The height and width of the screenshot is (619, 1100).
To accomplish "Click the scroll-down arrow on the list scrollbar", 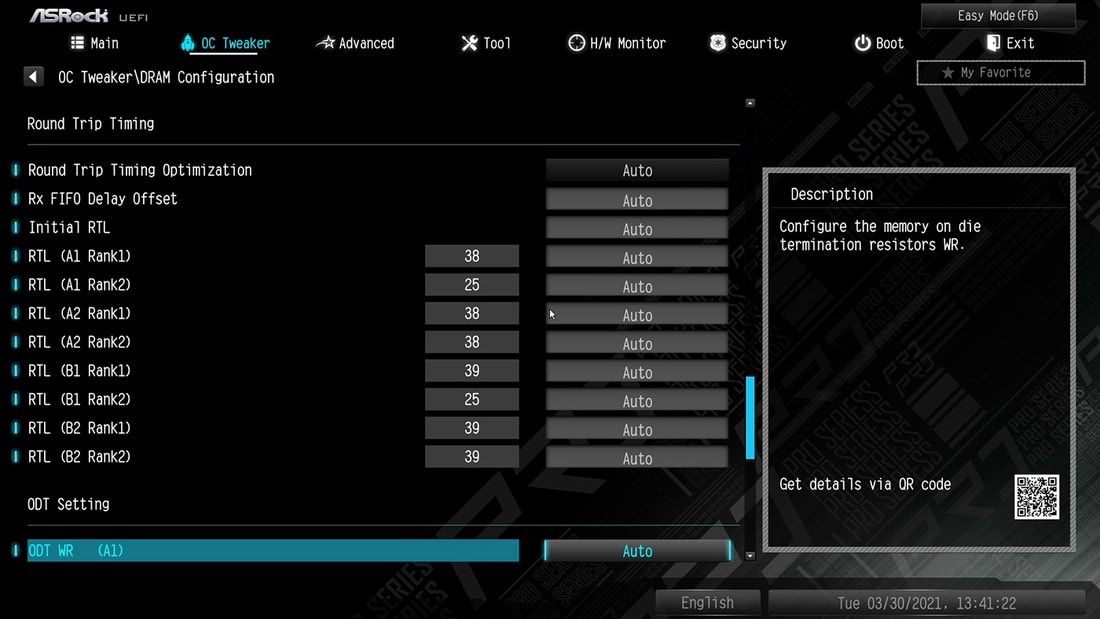I will pos(750,555).
